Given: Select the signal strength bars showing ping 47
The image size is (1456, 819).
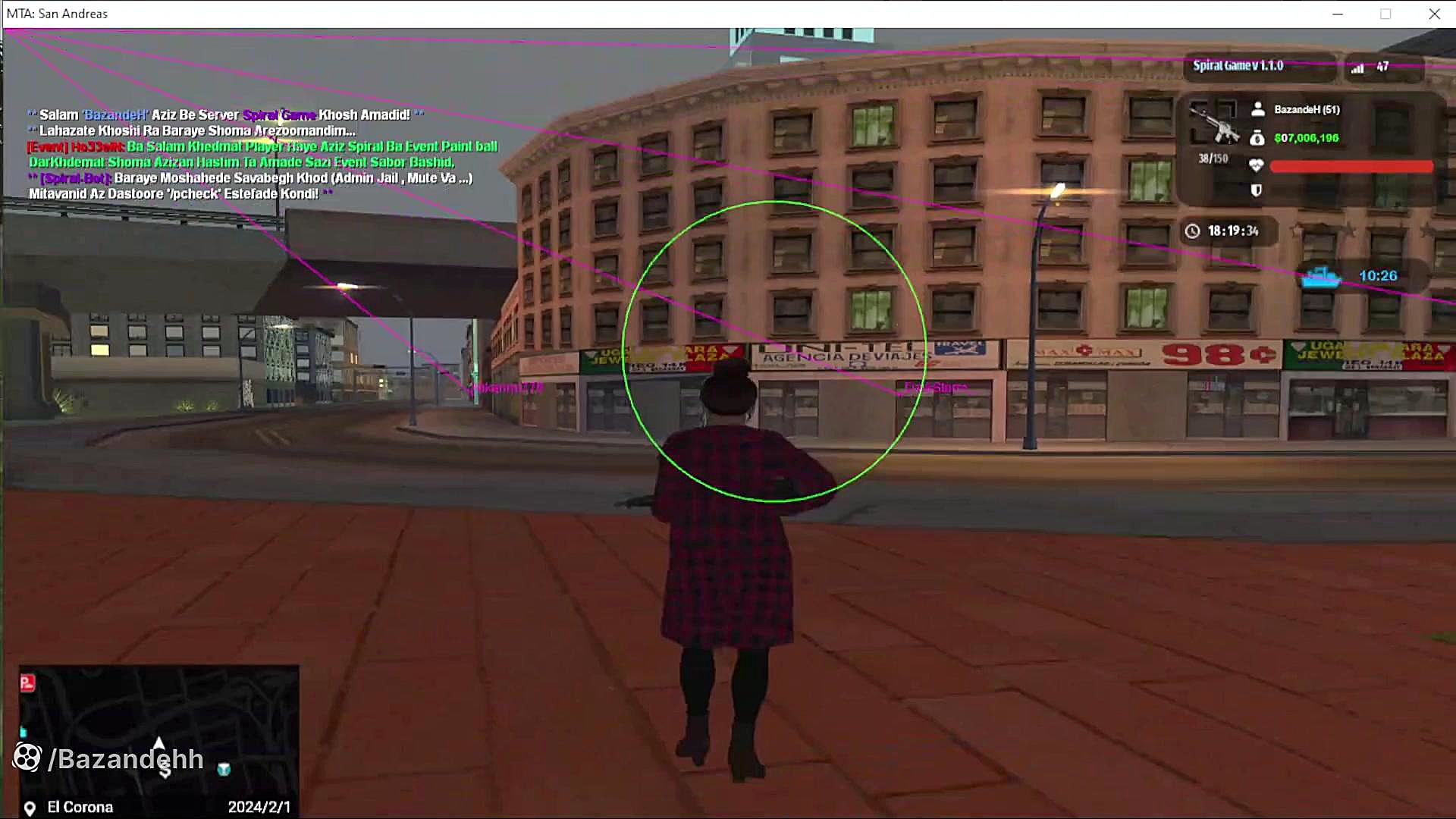Looking at the screenshot, I should [1357, 67].
